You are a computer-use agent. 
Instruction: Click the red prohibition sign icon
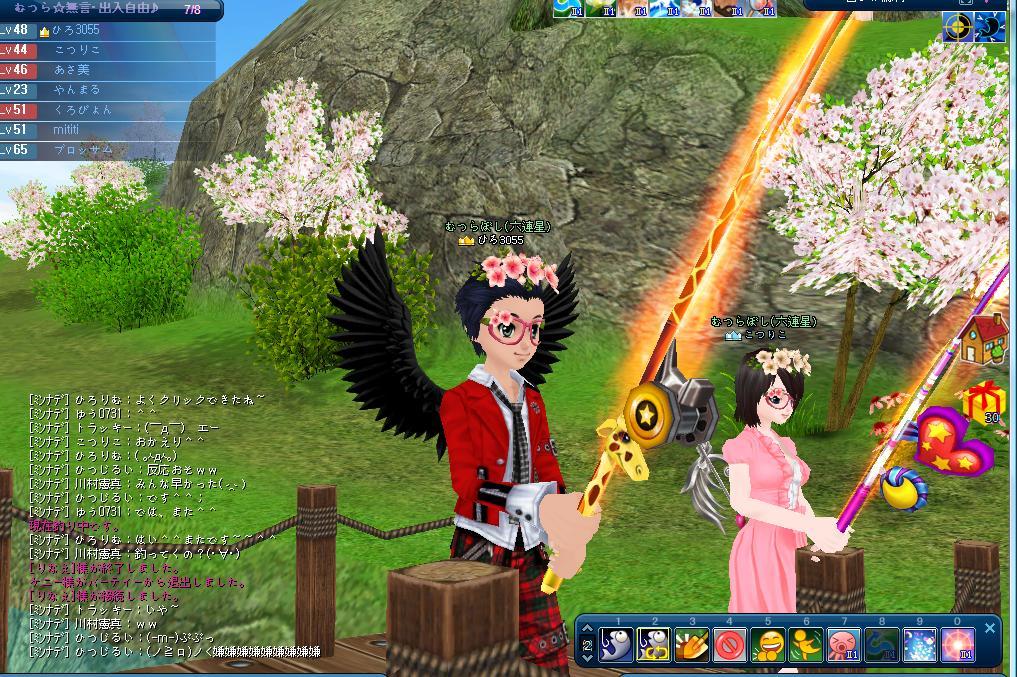click(730, 645)
